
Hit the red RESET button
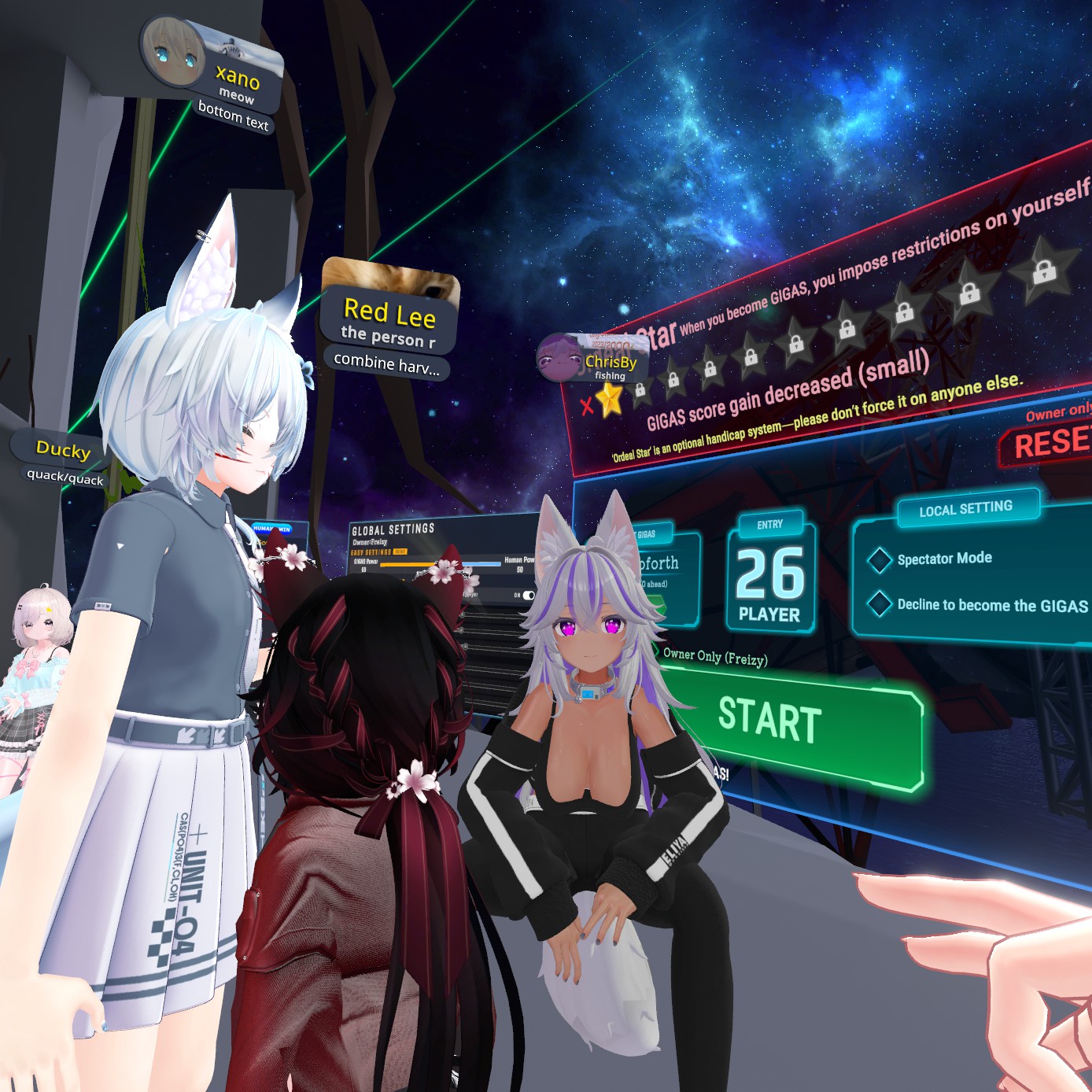click(1050, 444)
